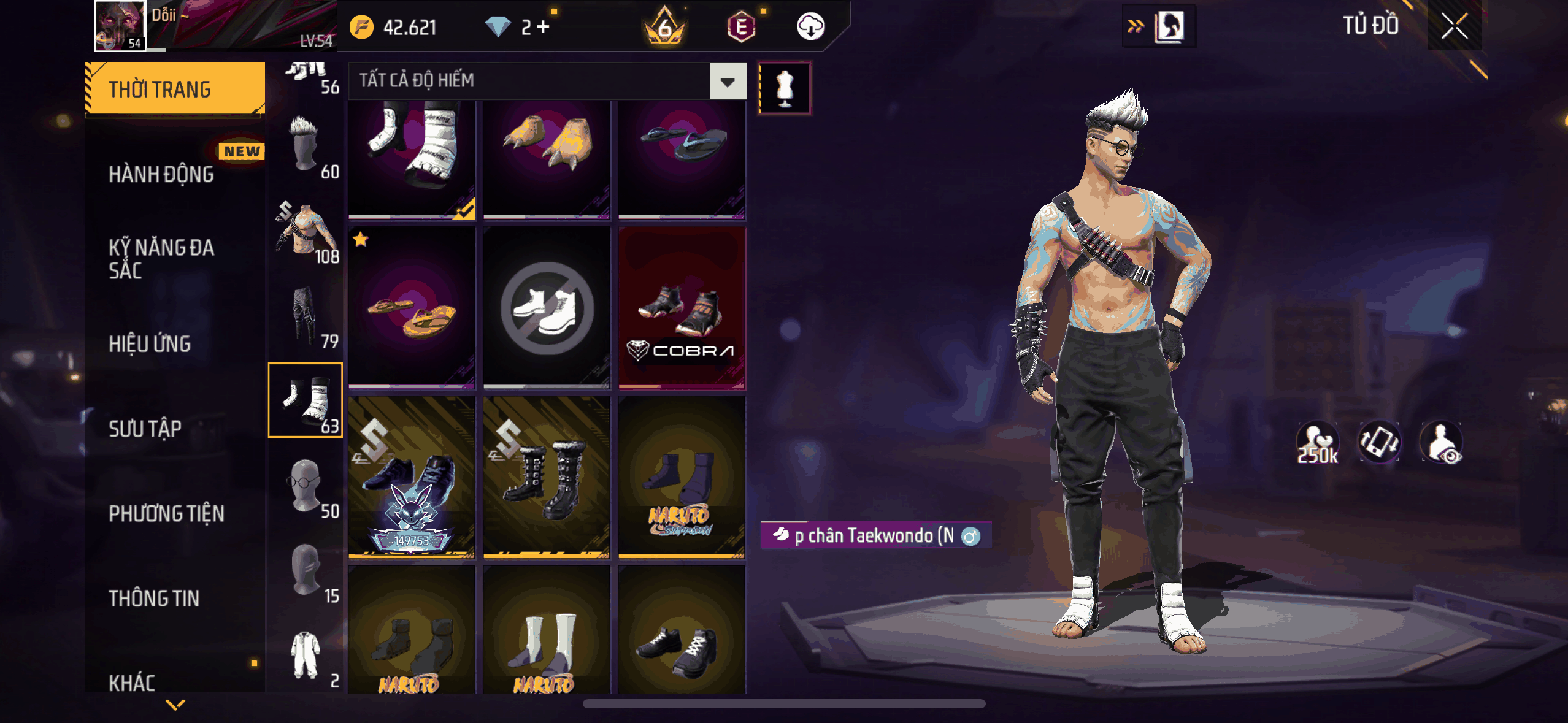Open the HIỆU ỨNG category
The width and height of the screenshot is (1568, 723).
point(150,344)
